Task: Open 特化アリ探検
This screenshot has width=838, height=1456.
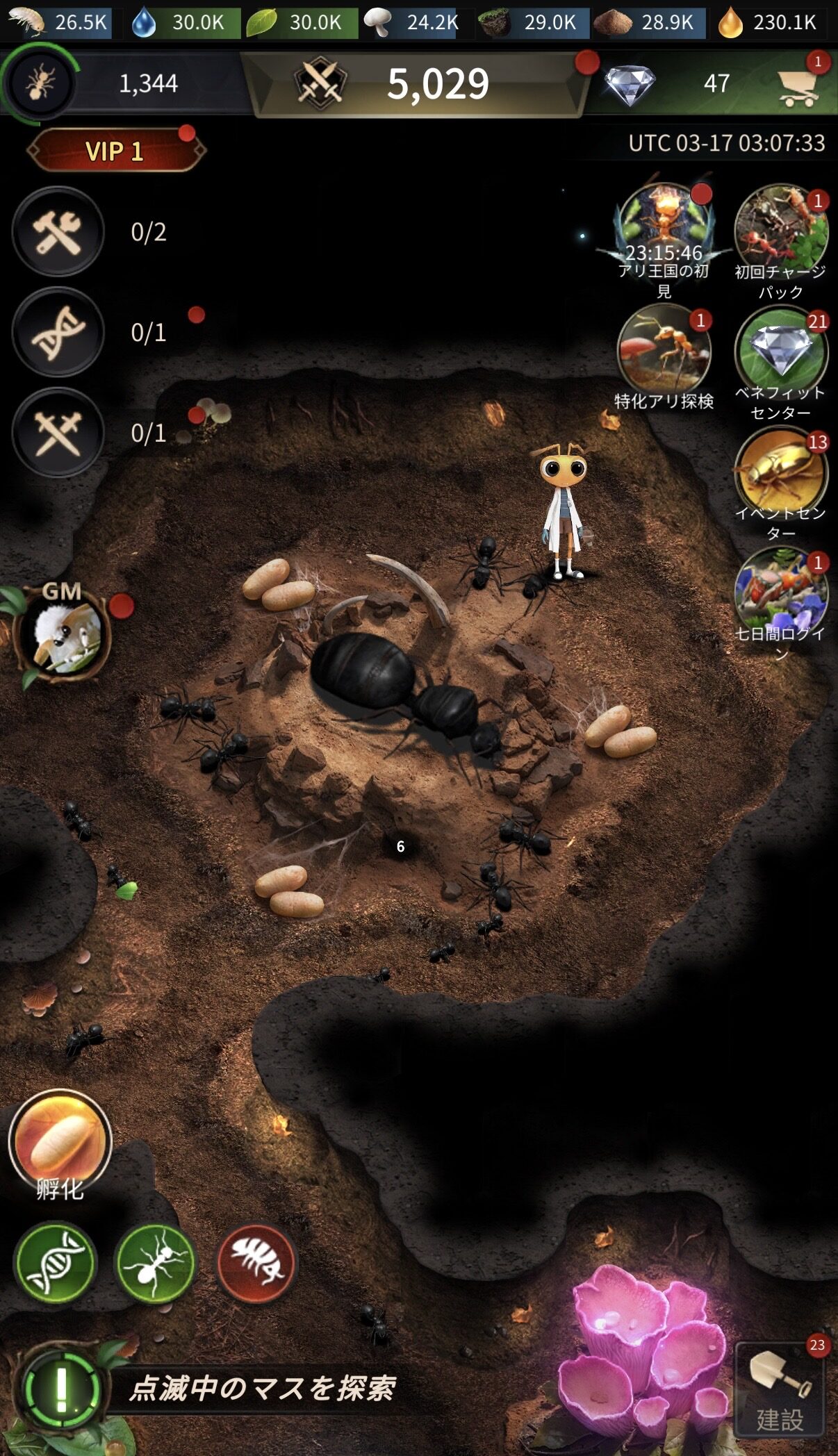Action: point(664,353)
